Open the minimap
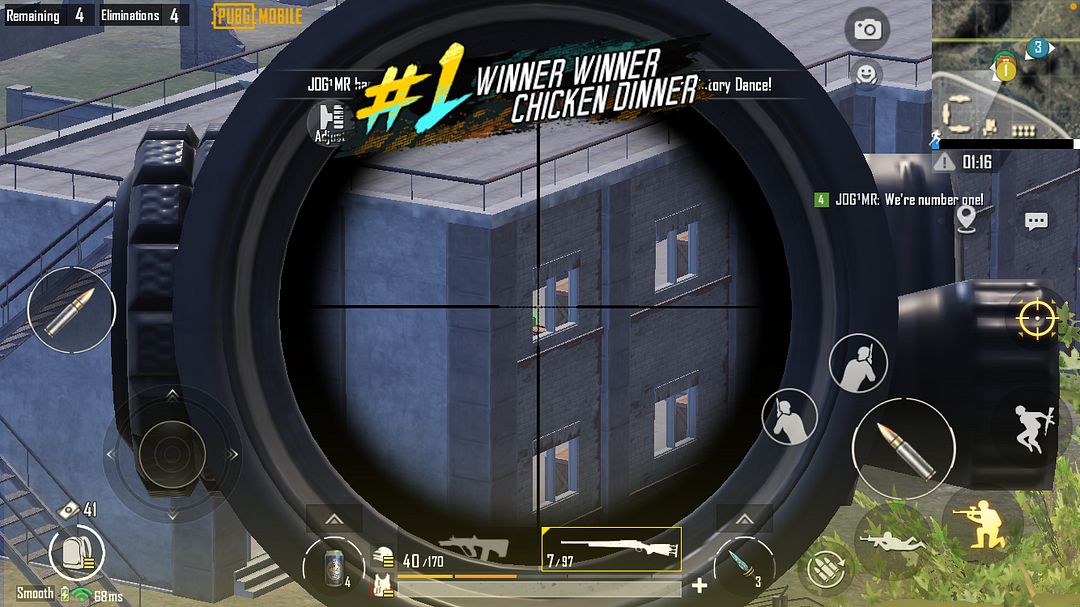The width and height of the screenshot is (1080, 607). coord(1005,68)
